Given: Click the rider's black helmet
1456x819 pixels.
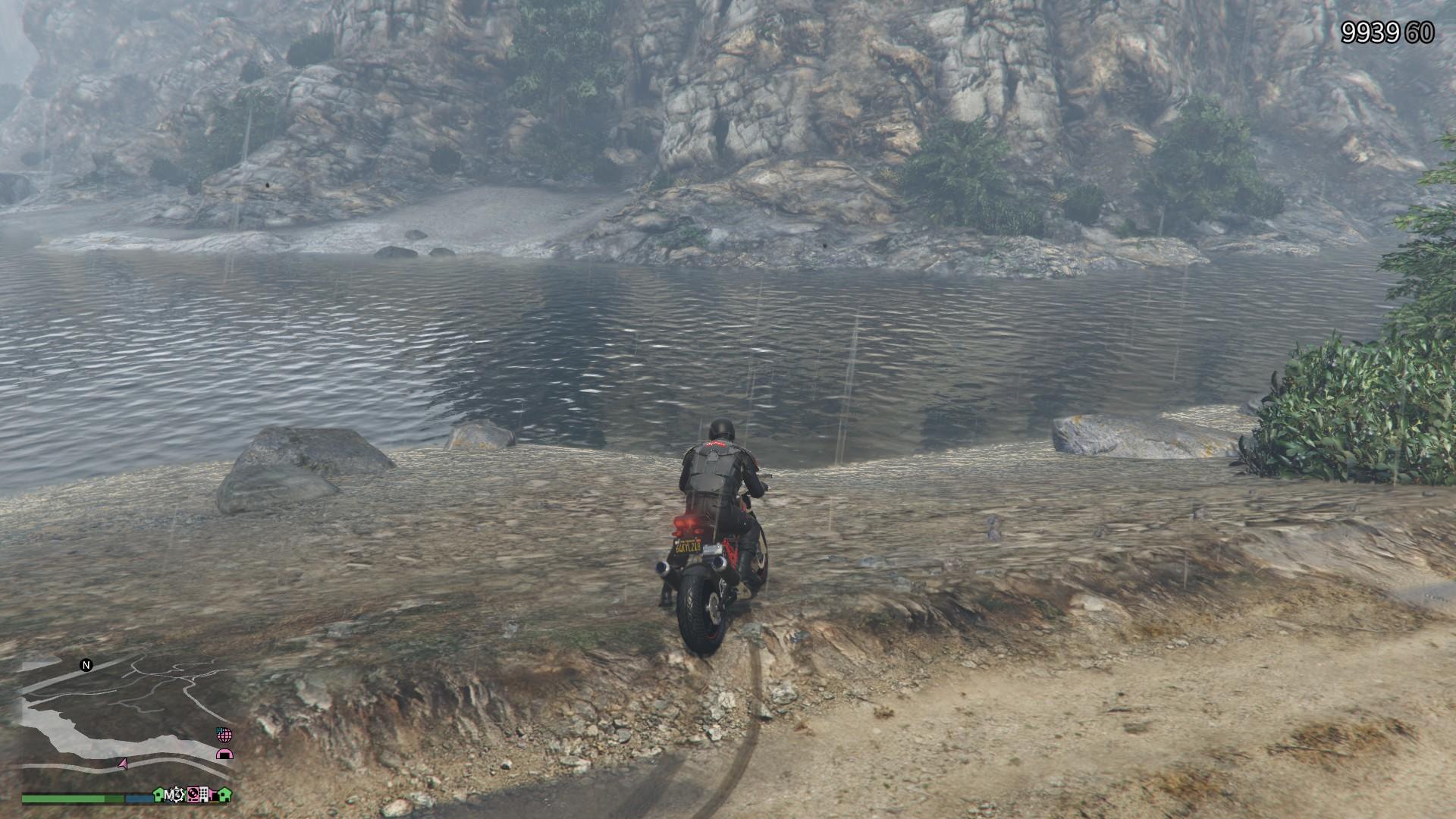Looking at the screenshot, I should tap(719, 428).
